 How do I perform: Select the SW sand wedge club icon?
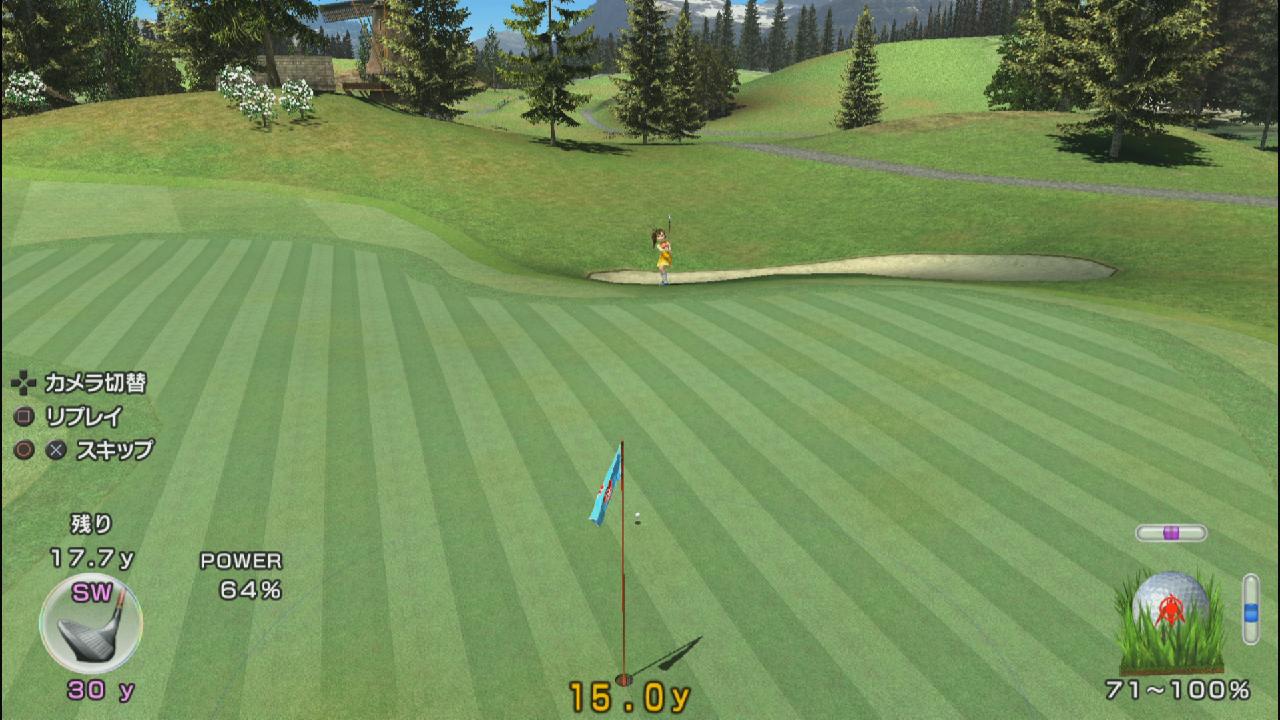(x=91, y=624)
